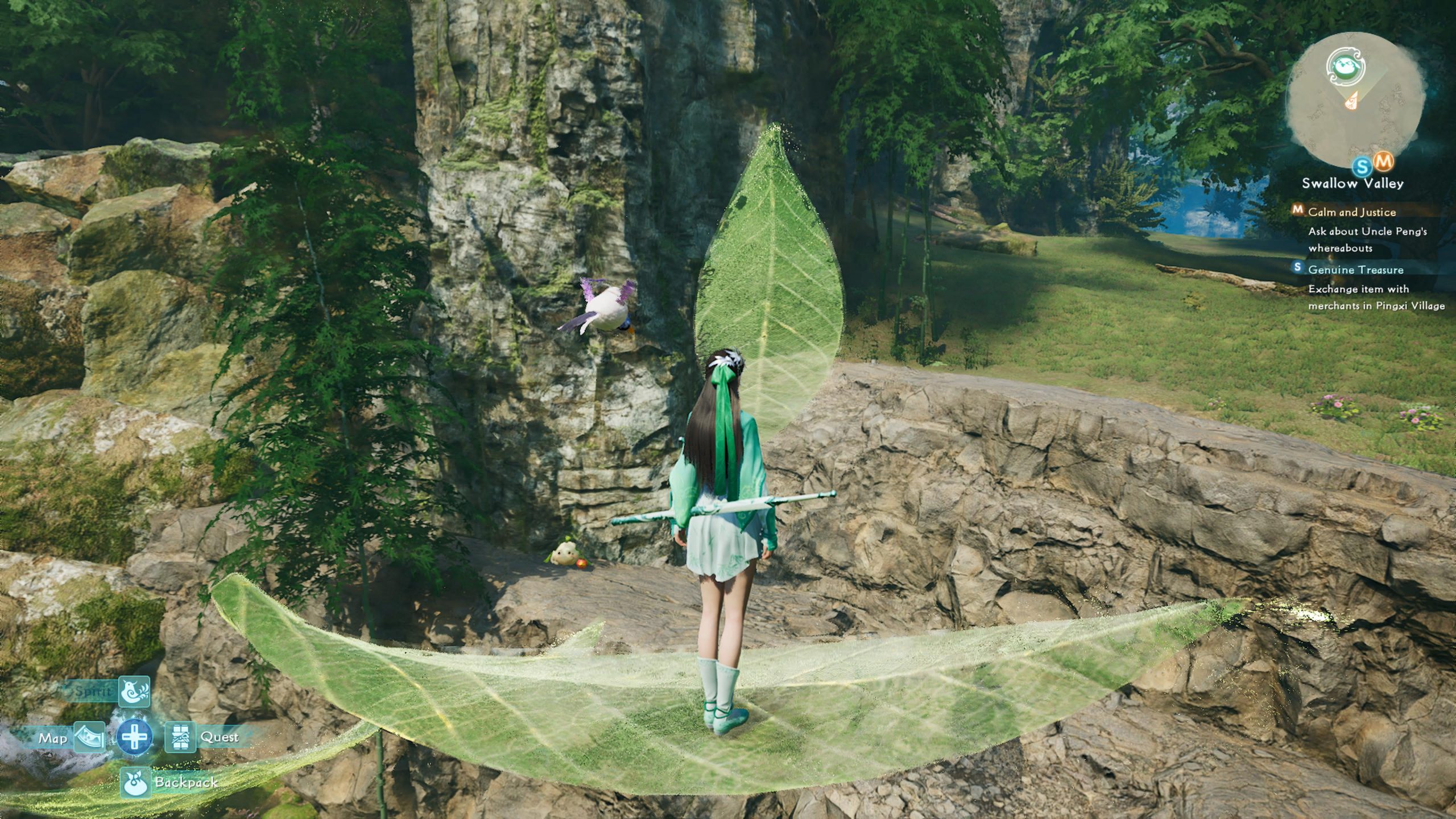Select the Genuine Treasure side quest
Viewport: 1456px width, 819px height.
pos(1355,270)
